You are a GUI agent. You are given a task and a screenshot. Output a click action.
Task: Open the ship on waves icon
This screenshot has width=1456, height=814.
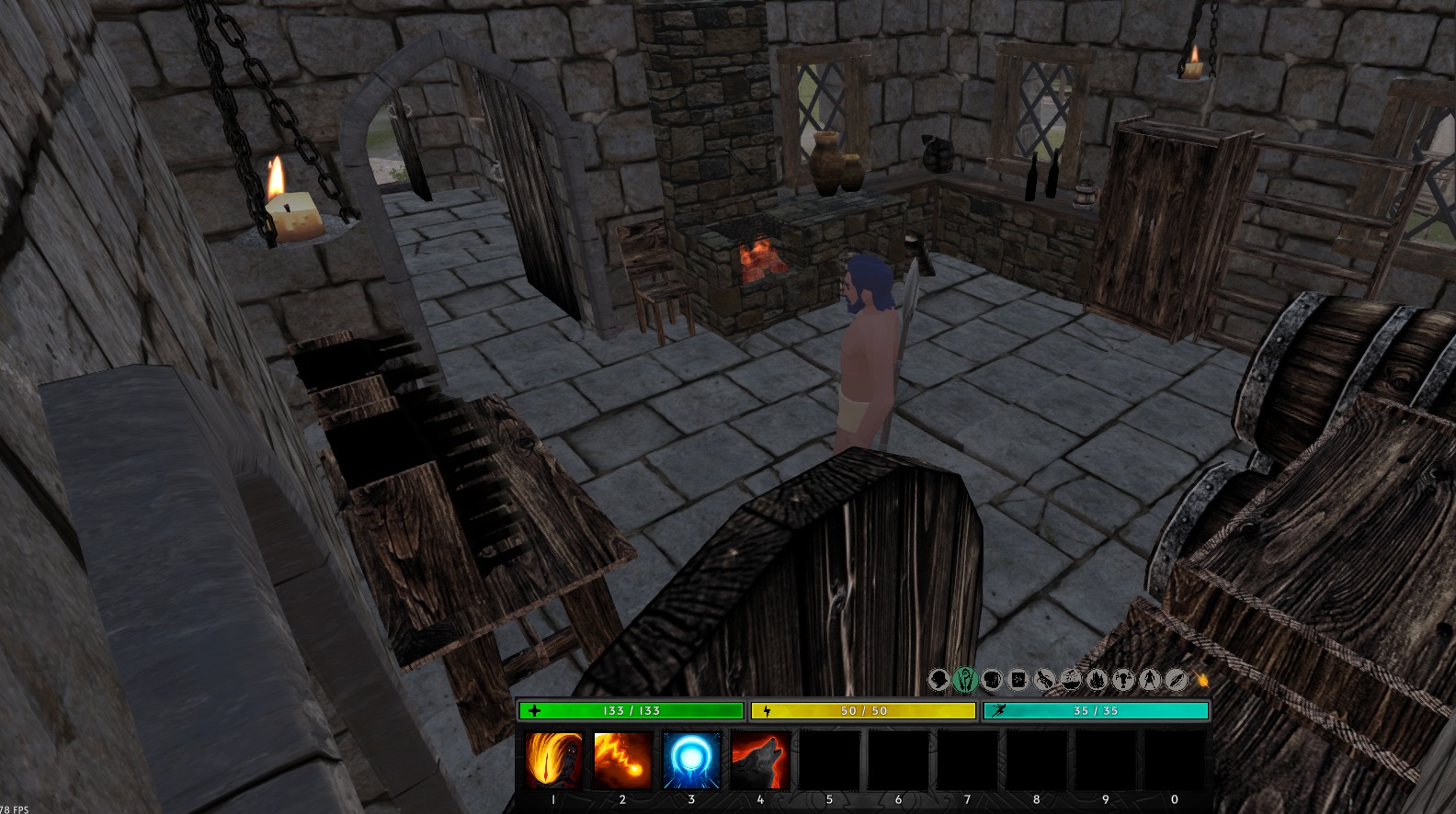point(1070,680)
